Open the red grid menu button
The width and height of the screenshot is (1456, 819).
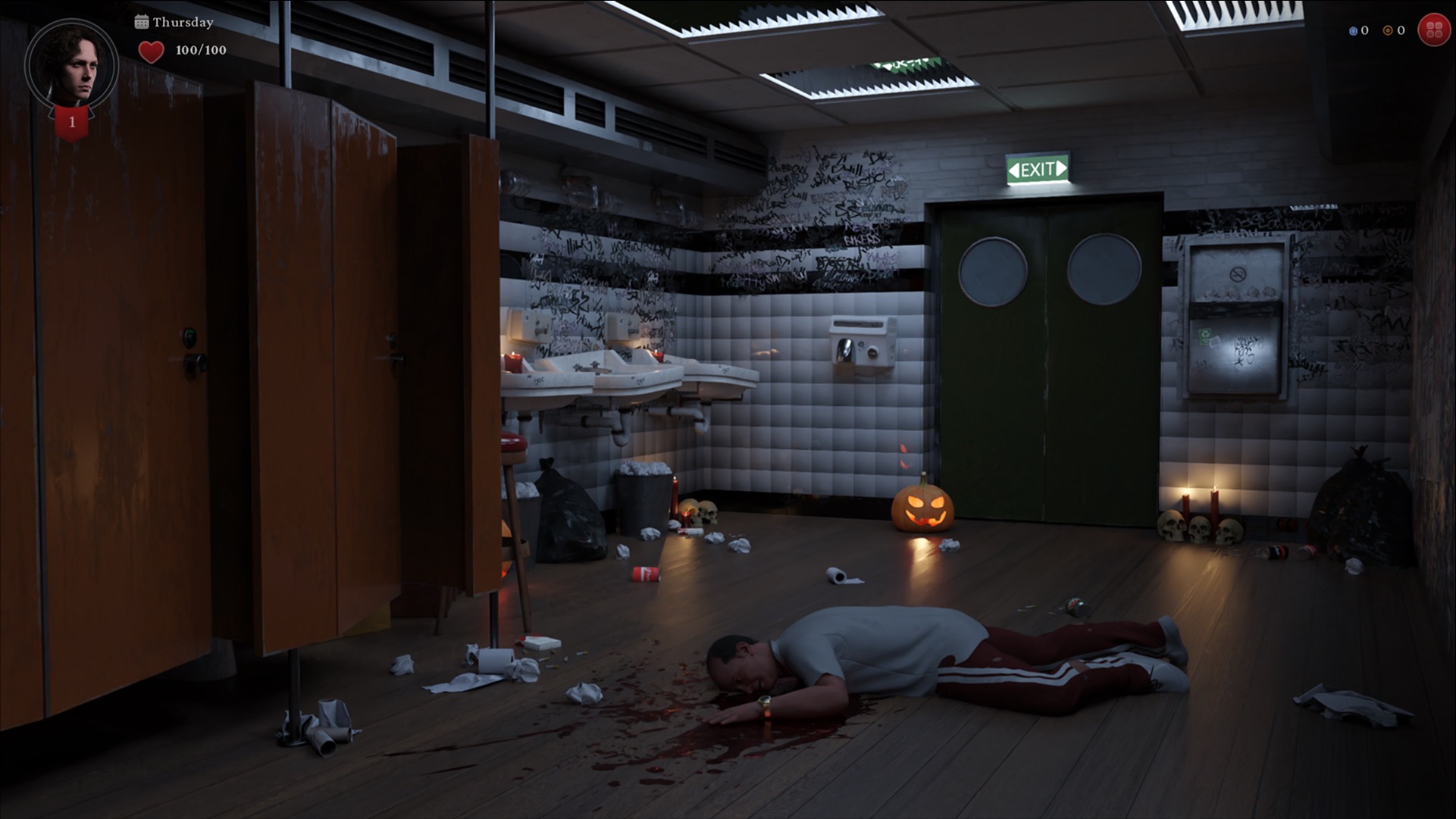coord(1433,30)
